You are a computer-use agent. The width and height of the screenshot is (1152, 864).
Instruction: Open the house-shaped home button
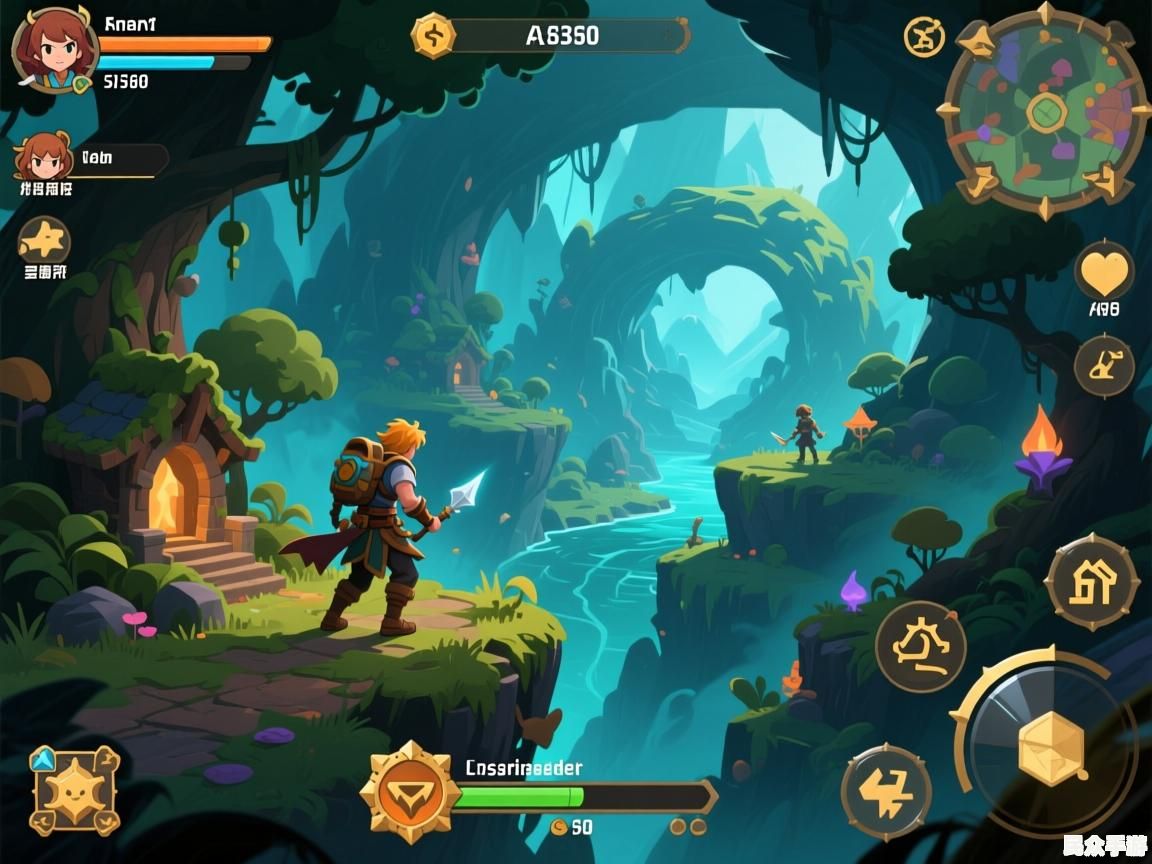click(1092, 582)
